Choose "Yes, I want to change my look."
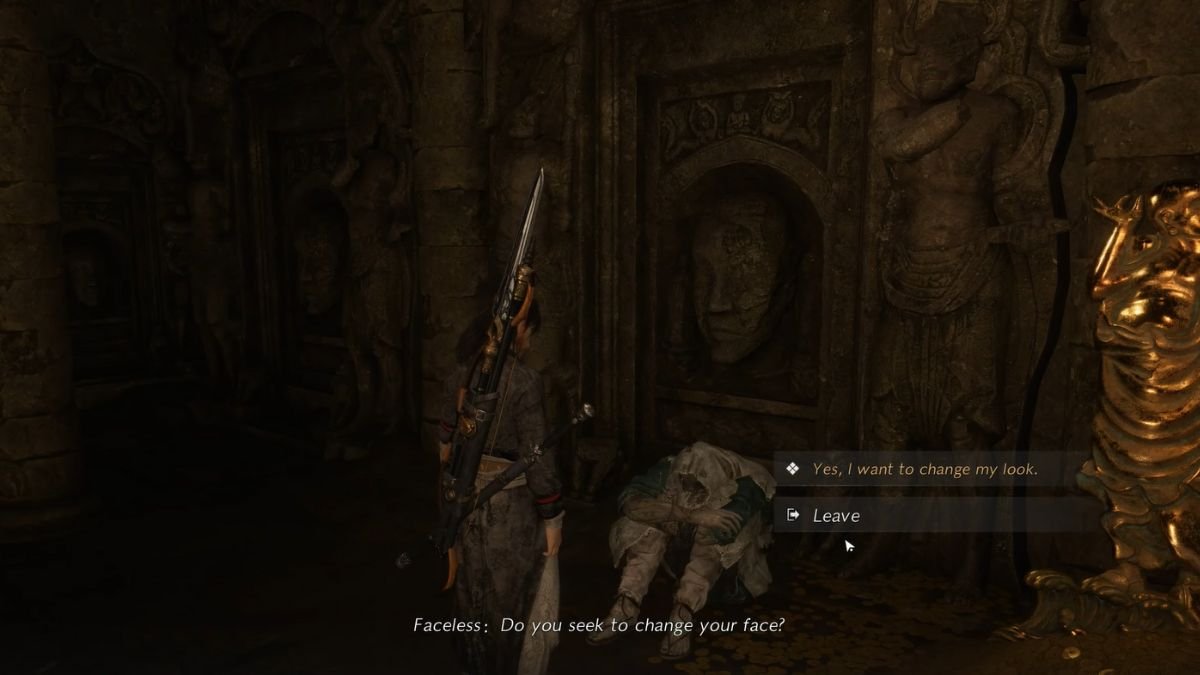 [924, 469]
